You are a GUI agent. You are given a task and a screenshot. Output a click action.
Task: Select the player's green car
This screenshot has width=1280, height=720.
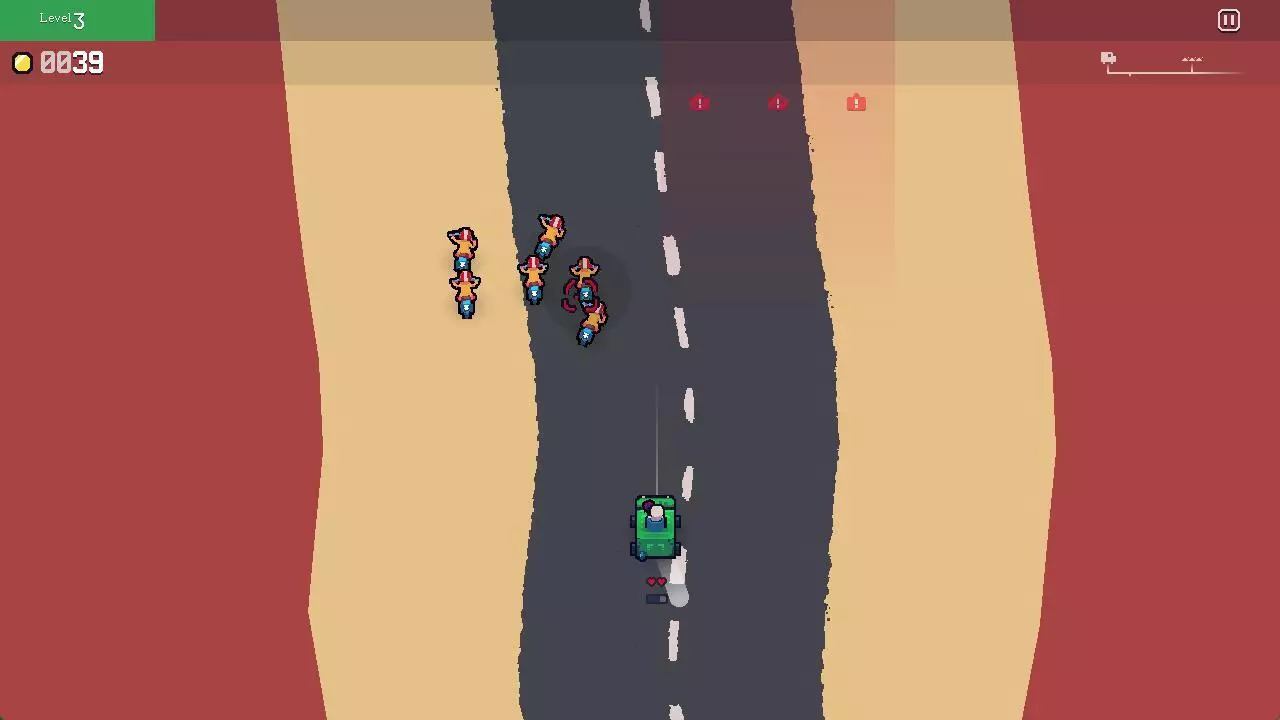click(655, 525)
